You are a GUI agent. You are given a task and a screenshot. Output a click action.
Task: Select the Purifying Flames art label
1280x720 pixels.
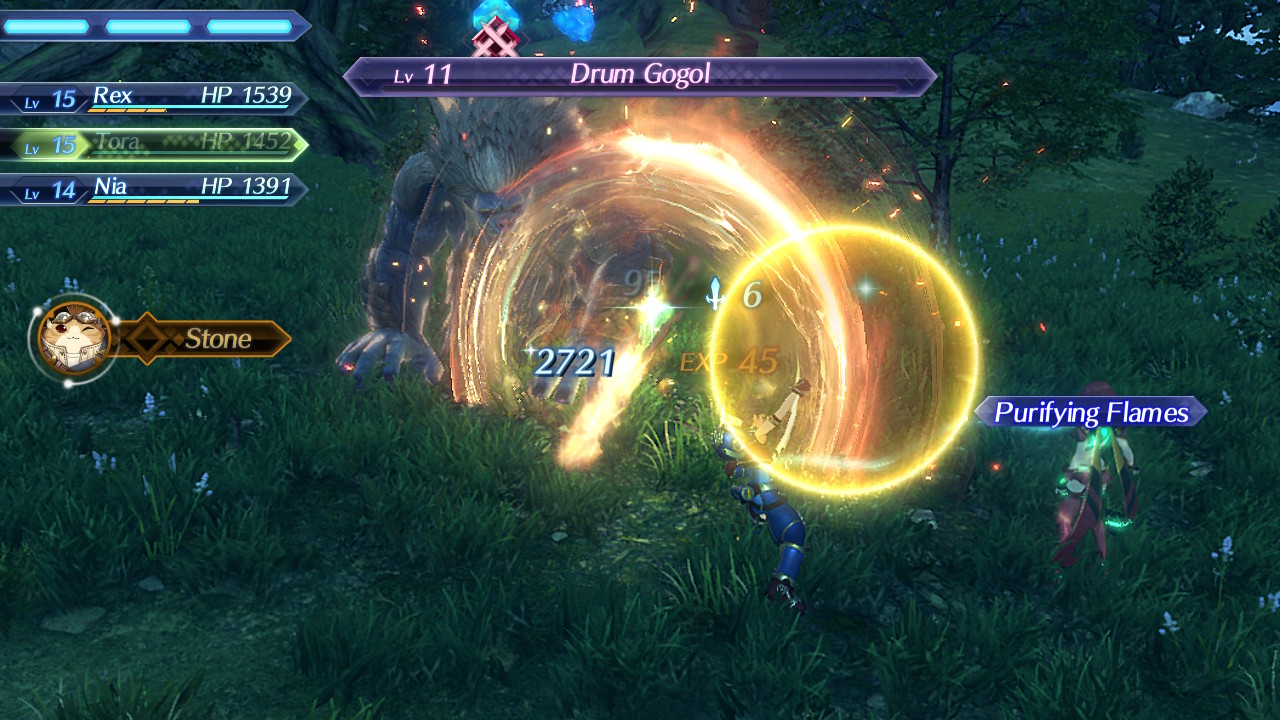(x=1091, y=412)
